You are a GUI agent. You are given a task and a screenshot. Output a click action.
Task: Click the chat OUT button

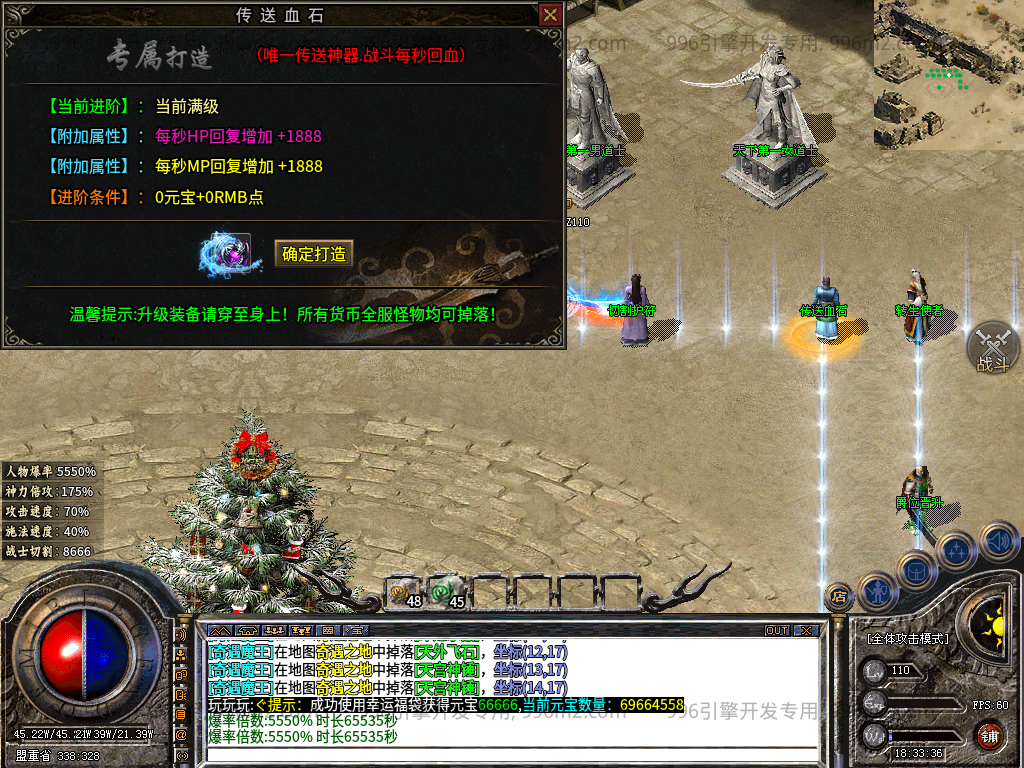pos(777,631)
